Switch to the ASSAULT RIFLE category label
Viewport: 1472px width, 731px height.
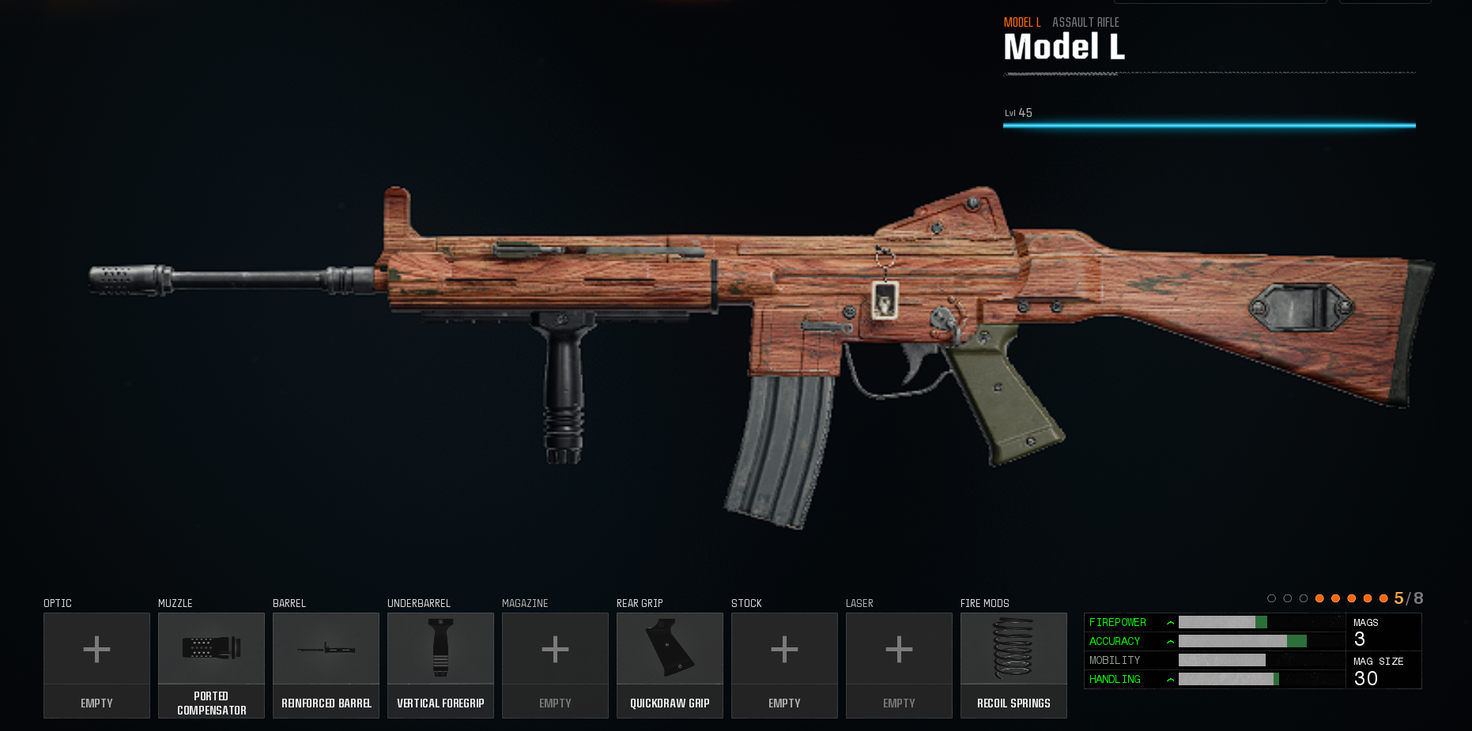[1086, 21]
